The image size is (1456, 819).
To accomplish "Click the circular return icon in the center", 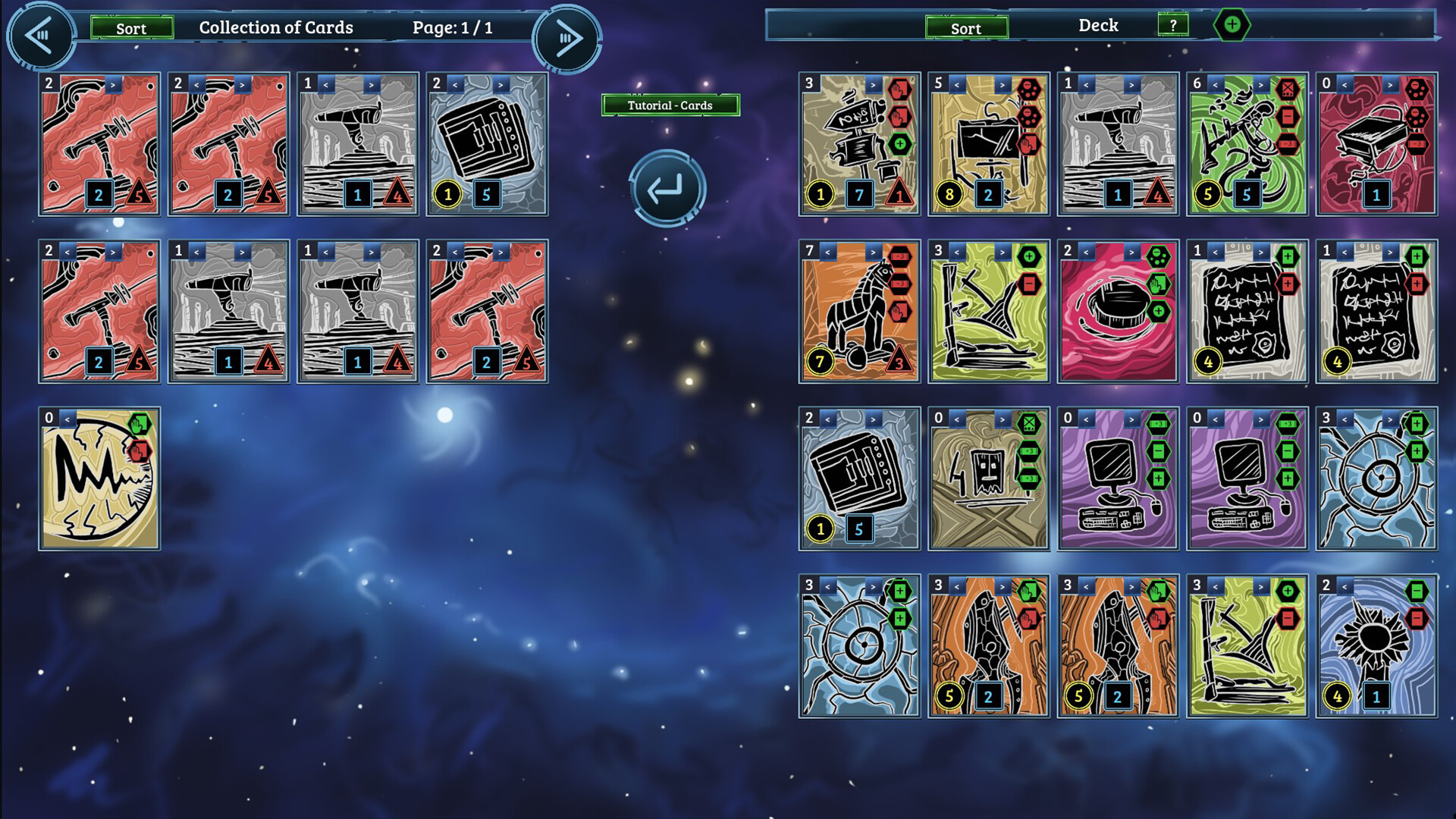I will click(669, 187).
